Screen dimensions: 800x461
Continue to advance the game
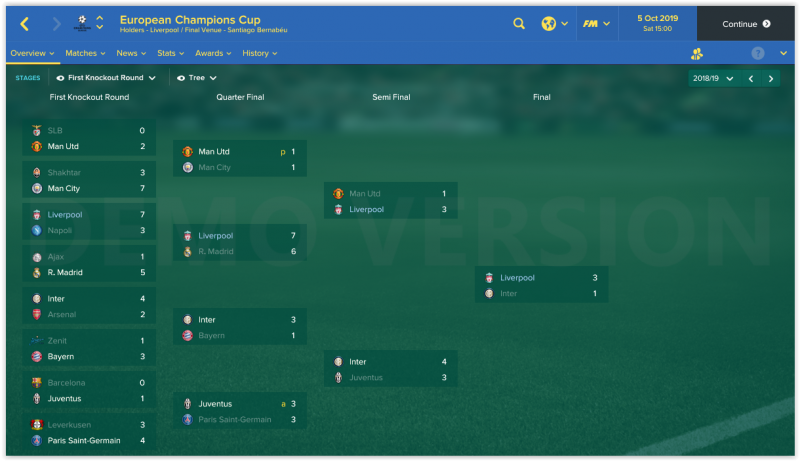[747, 23]
